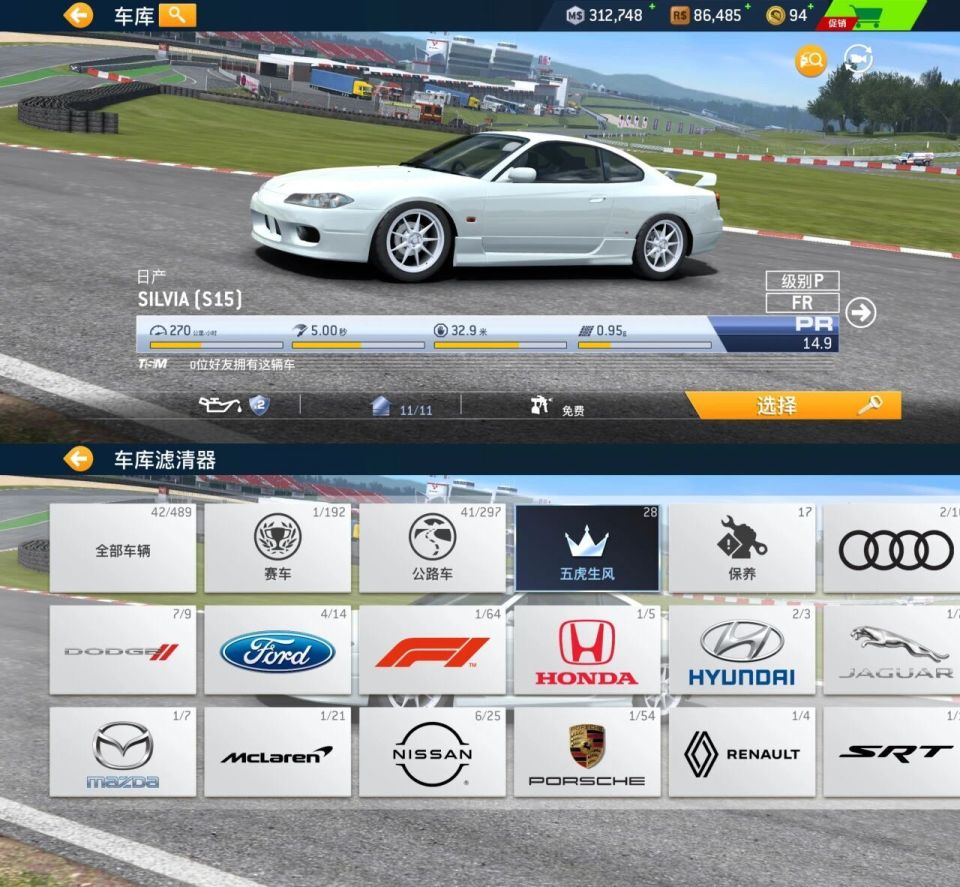Screen dimensions: 960x887
Task: Filter garage by Ford brand
Action: tap(278, 651)
